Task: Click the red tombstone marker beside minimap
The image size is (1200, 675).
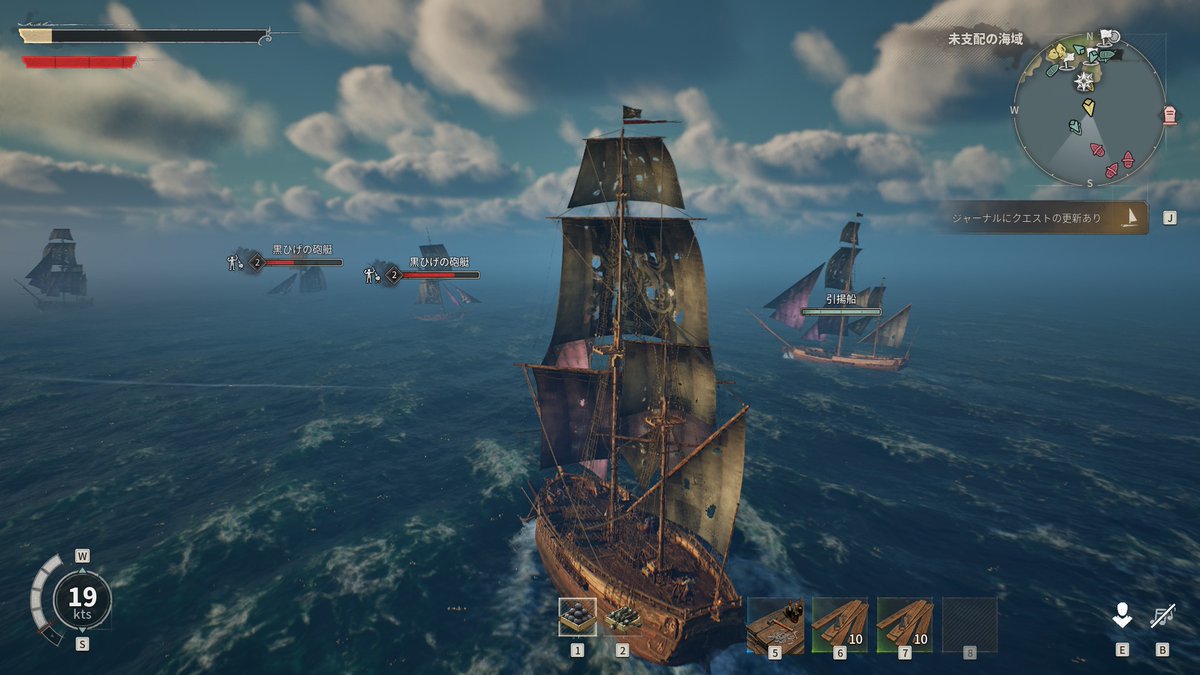Action: pos(1169,115)
